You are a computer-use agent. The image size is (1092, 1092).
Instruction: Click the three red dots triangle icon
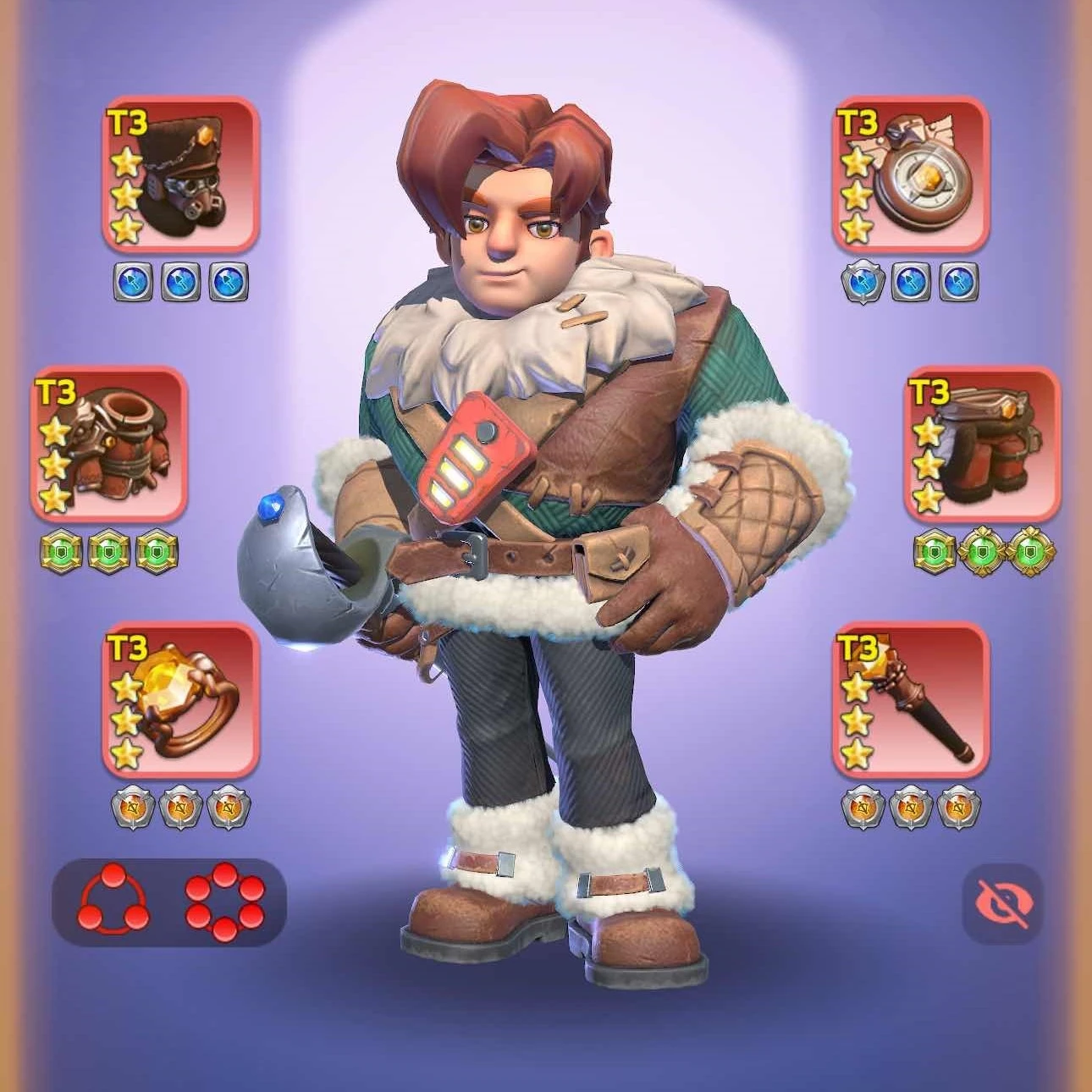tap(113, 902)
